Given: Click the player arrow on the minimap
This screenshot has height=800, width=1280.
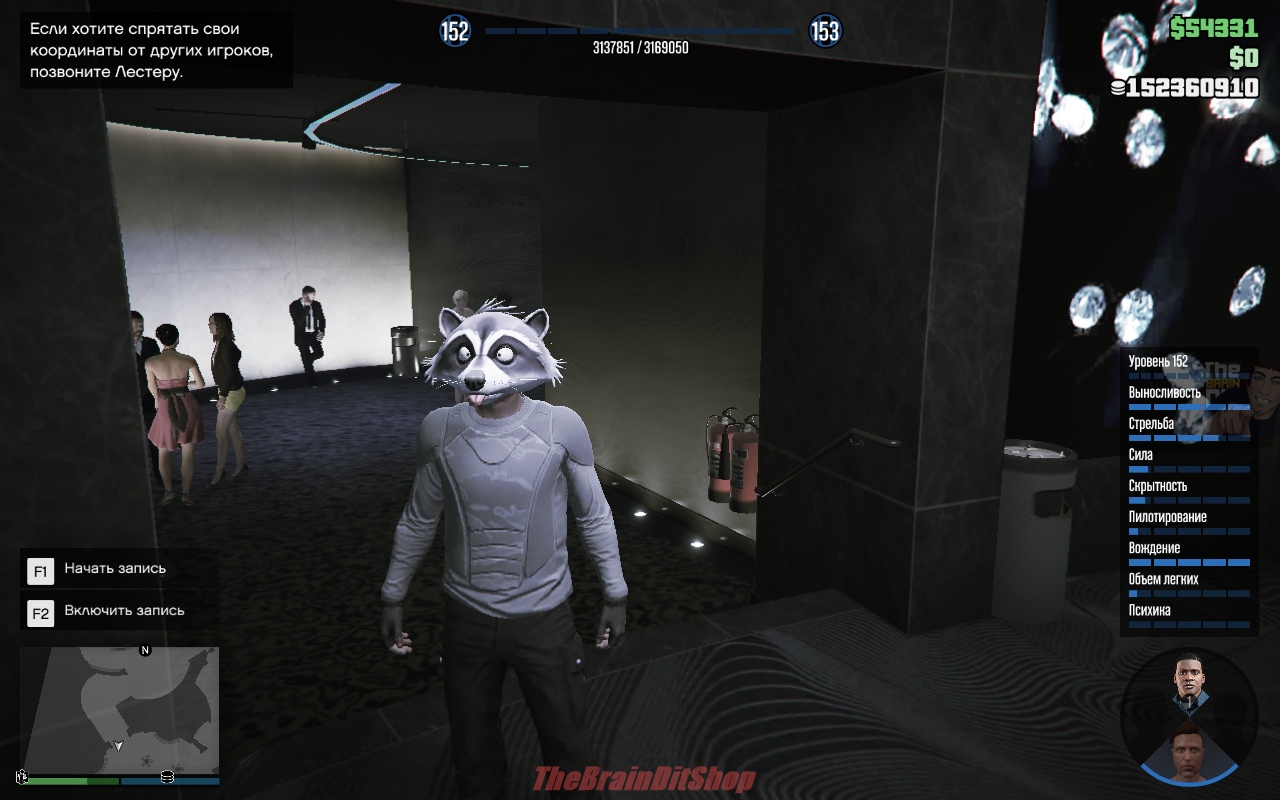Looking at the screenshot, I should 119,746.
